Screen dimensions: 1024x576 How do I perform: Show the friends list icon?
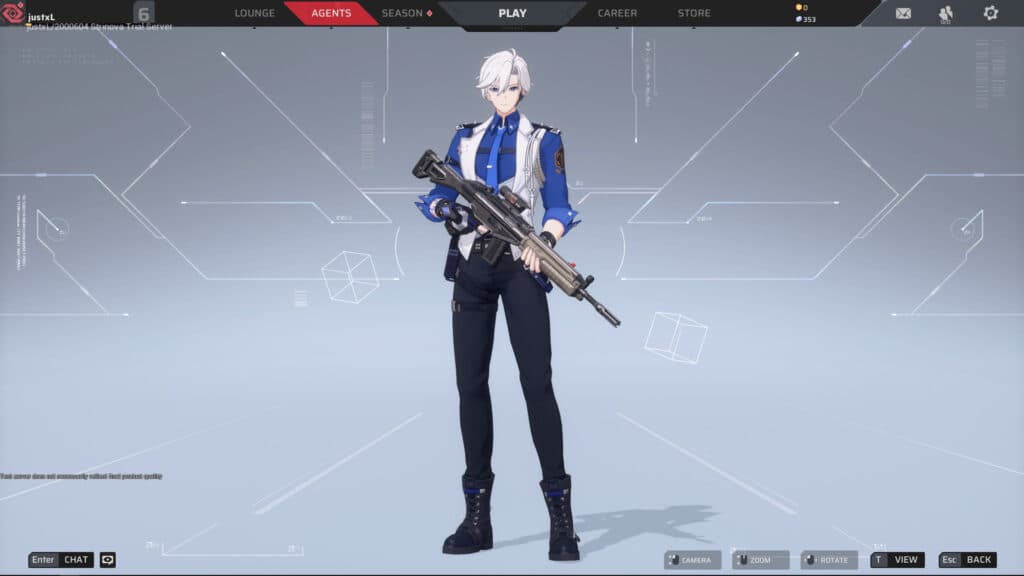point(946,13)
